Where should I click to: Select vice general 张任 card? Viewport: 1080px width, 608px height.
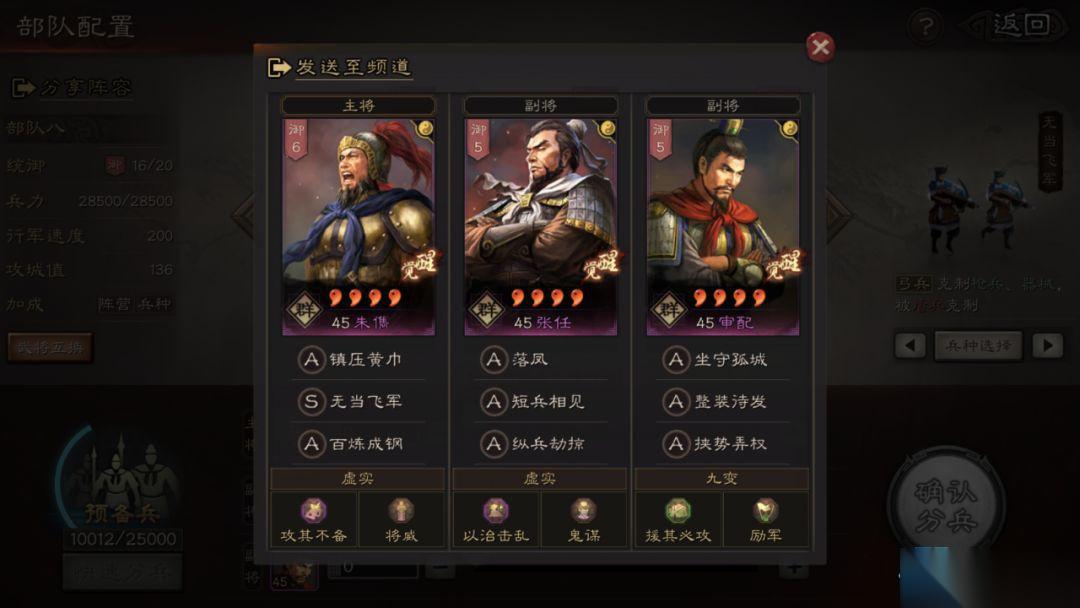(541, 226)
